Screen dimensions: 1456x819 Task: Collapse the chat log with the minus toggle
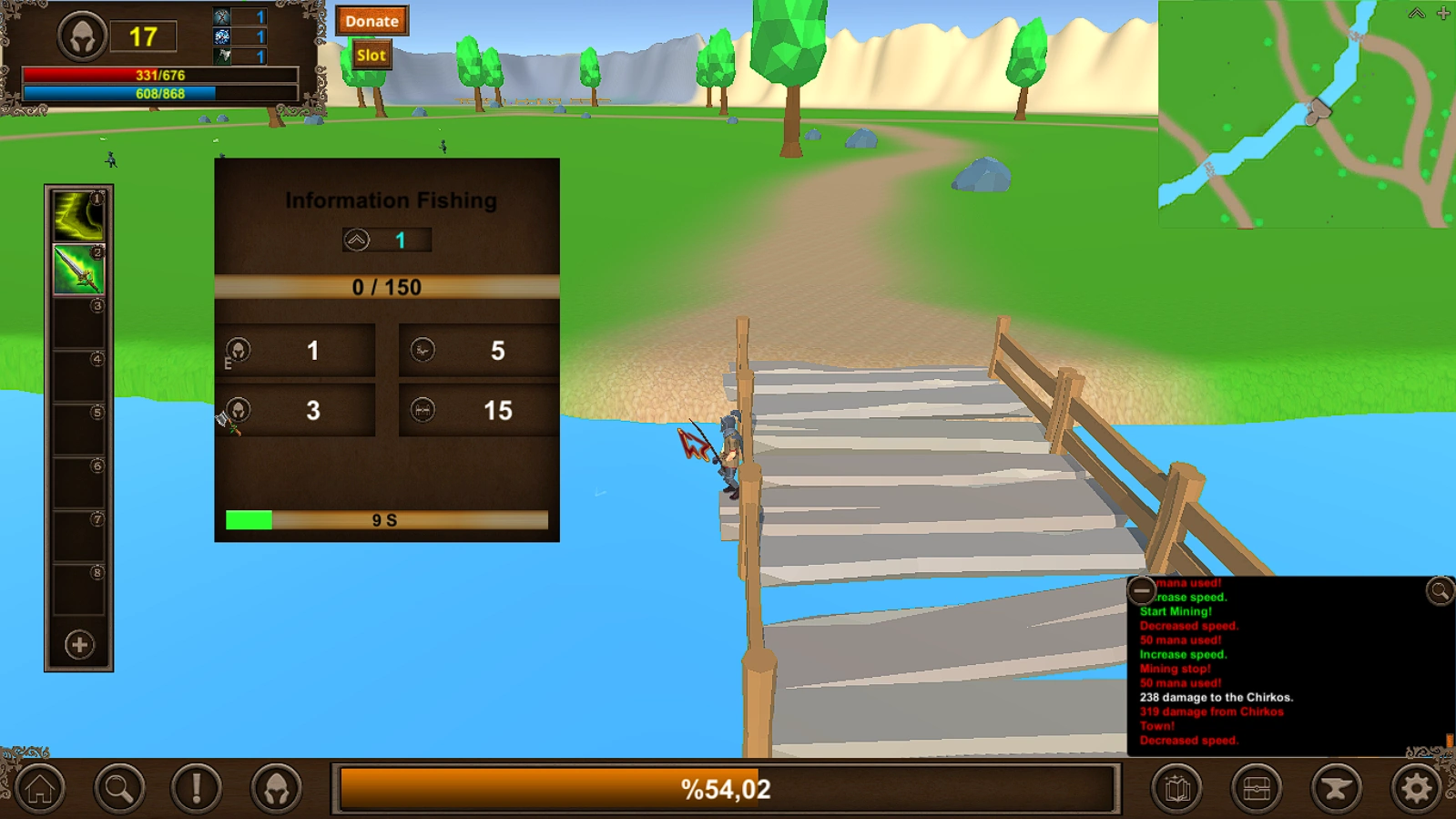pos(1143,591)
